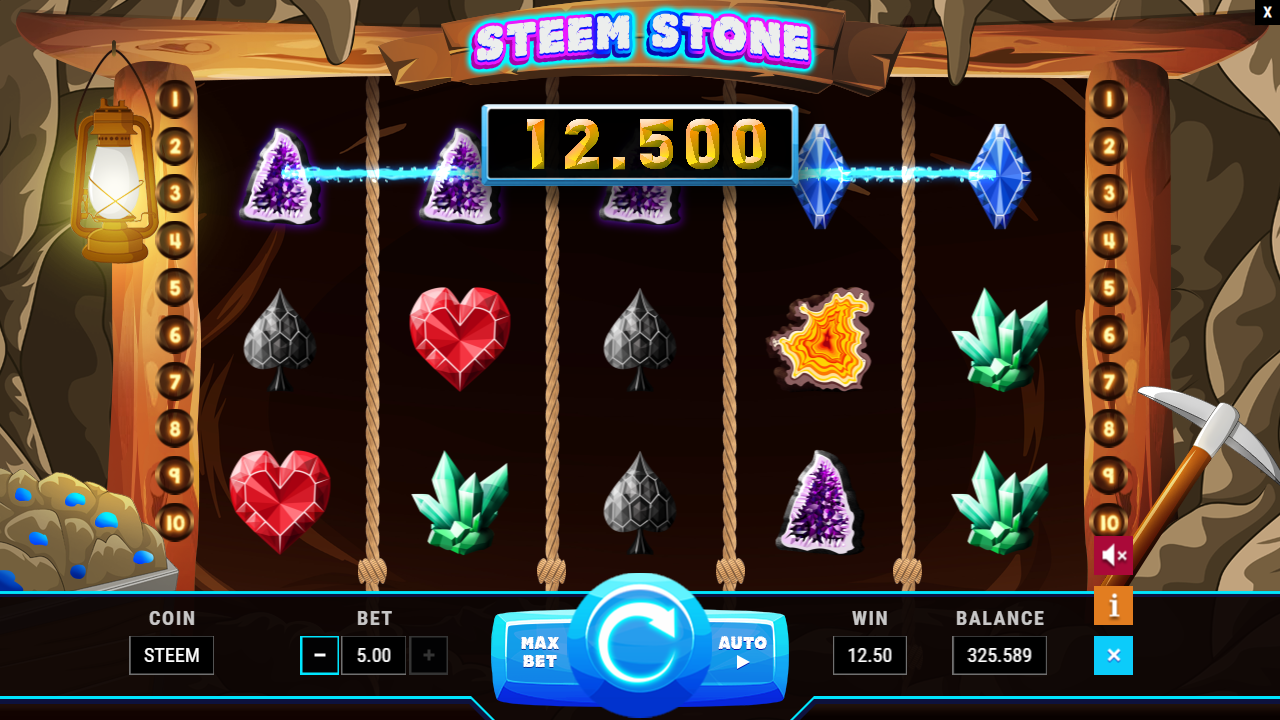Open the STEEM coin selector
1280x720 pixels.
[171, 656]
